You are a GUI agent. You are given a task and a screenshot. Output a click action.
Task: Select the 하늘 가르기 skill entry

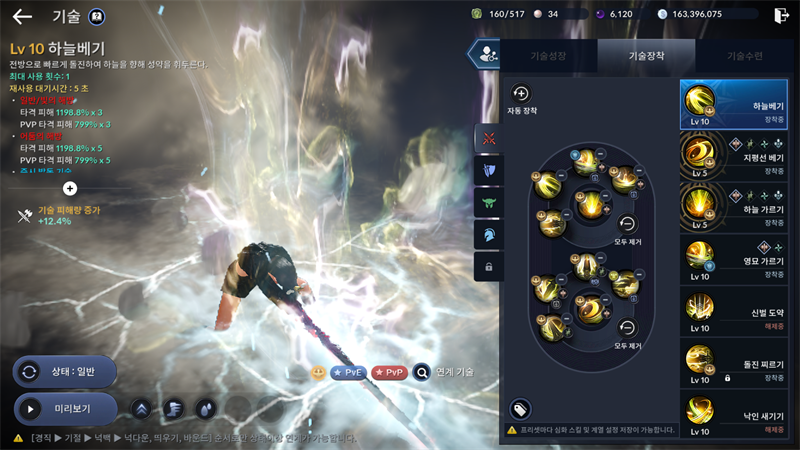pos(737,205)
